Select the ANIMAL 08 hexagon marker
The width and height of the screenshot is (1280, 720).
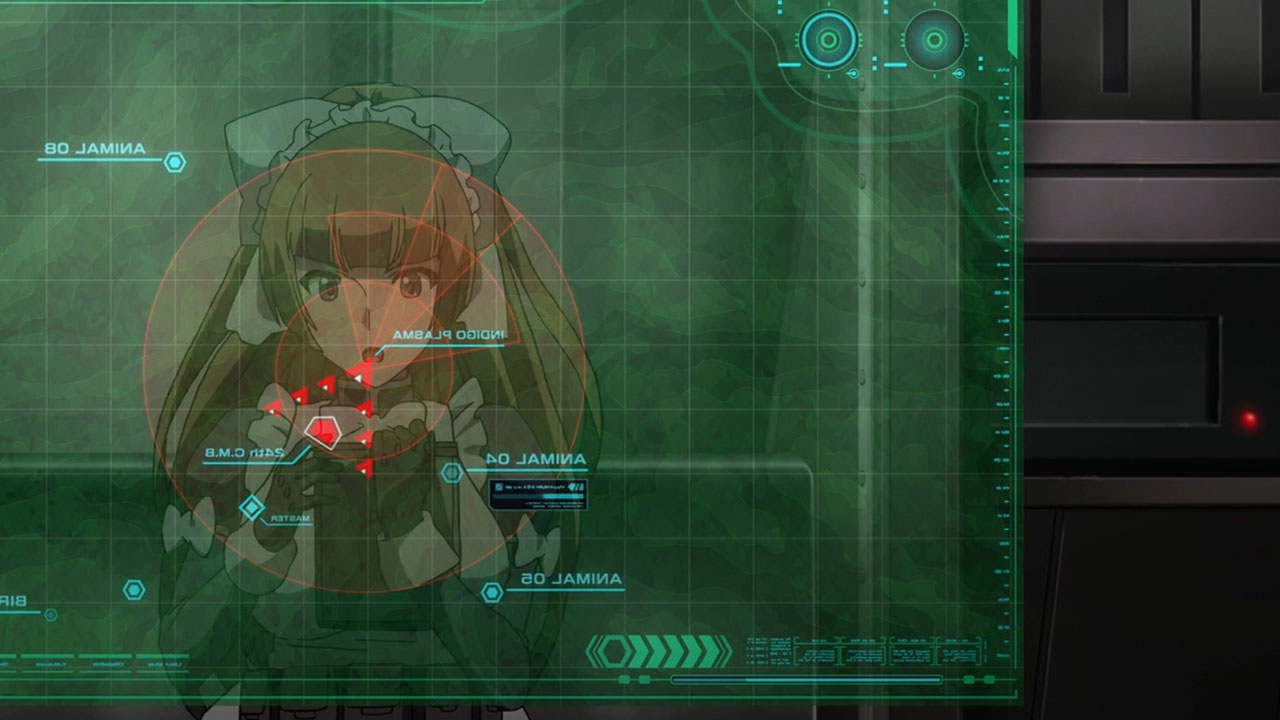(175, 162)
